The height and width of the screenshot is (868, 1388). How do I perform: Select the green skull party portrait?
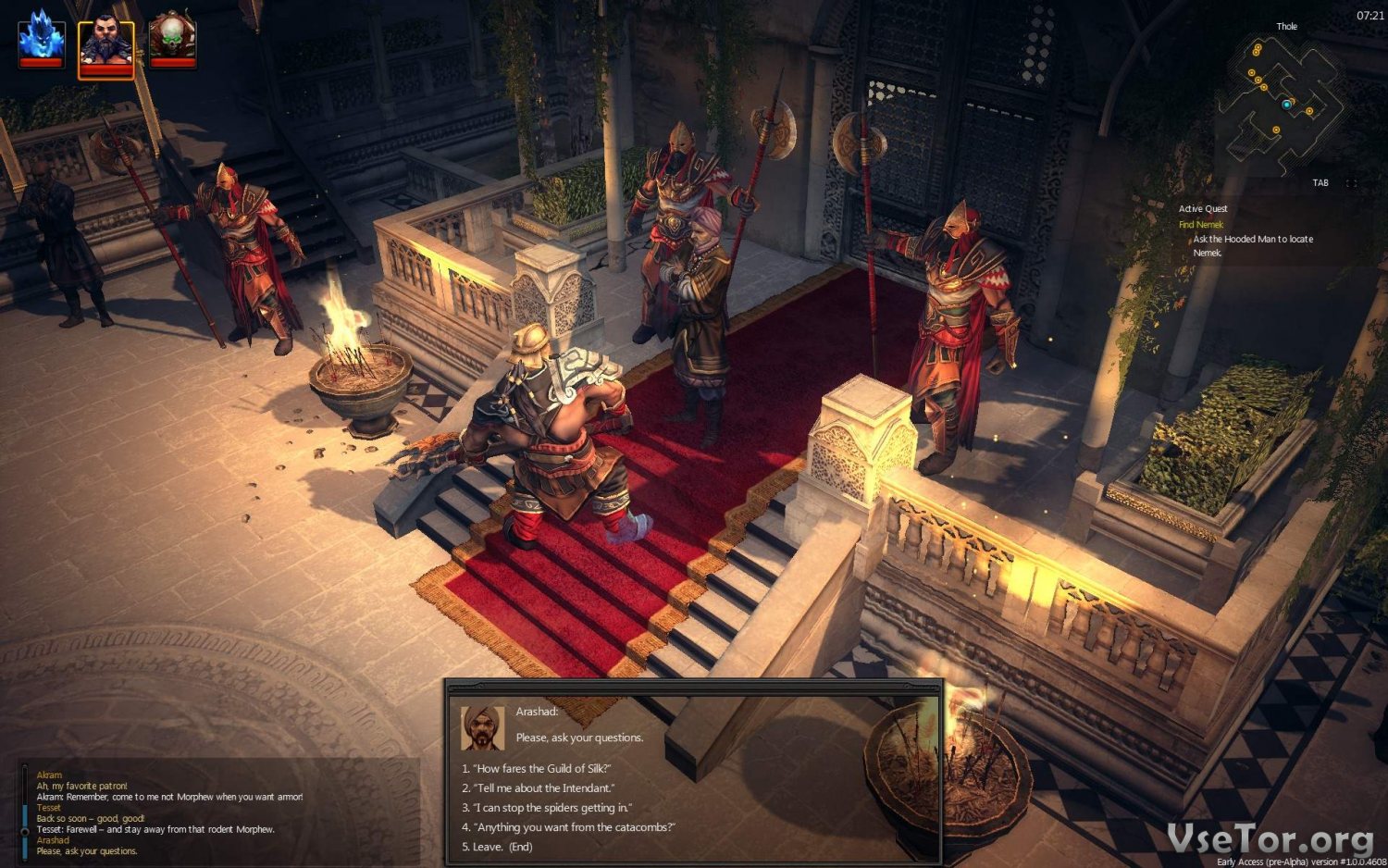(172, 40)
